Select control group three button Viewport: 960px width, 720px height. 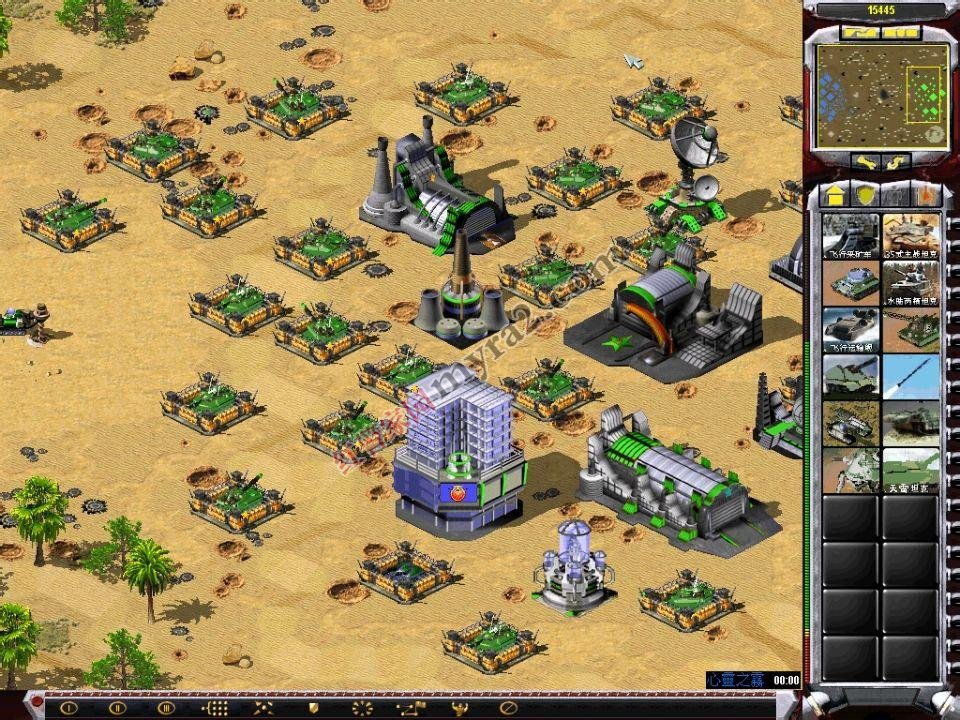[x=166, y=707]
